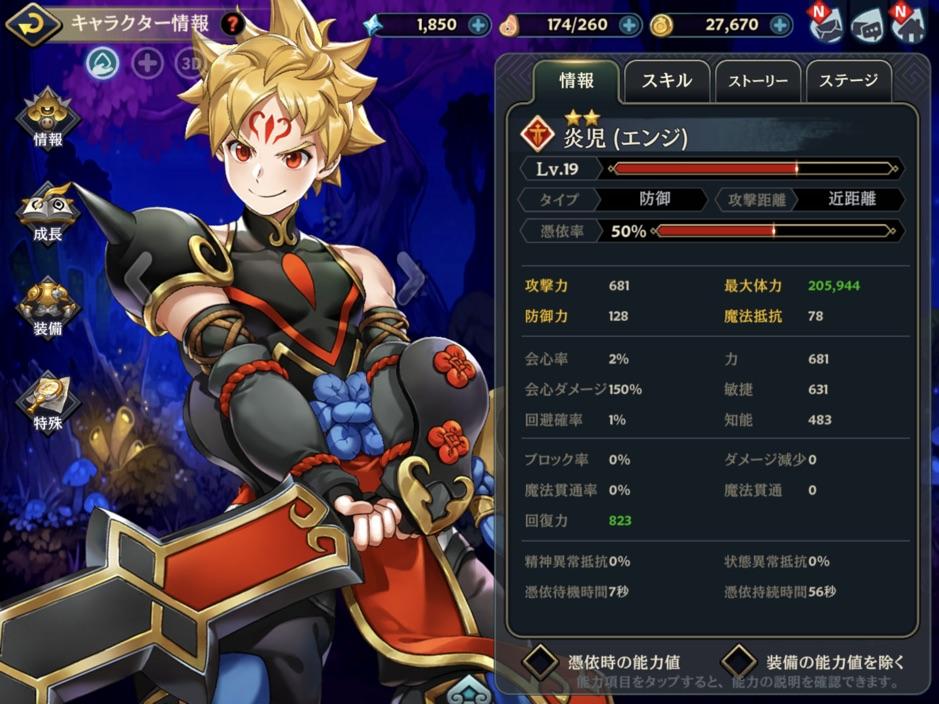
Task: Open the 特殊 special menu
Action: tap(47, 402)
